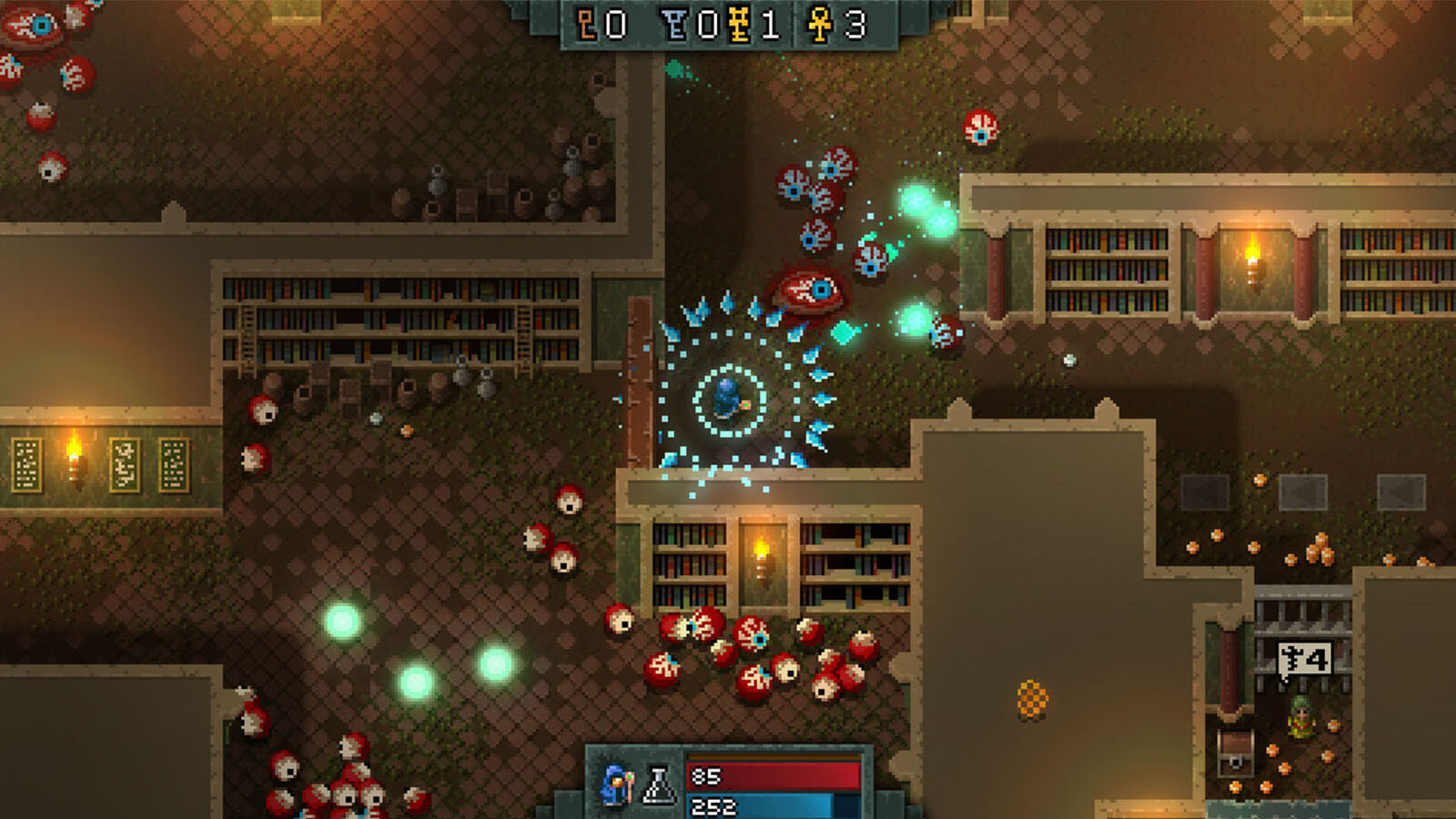Click the bronze key icon

pos(588,25)
